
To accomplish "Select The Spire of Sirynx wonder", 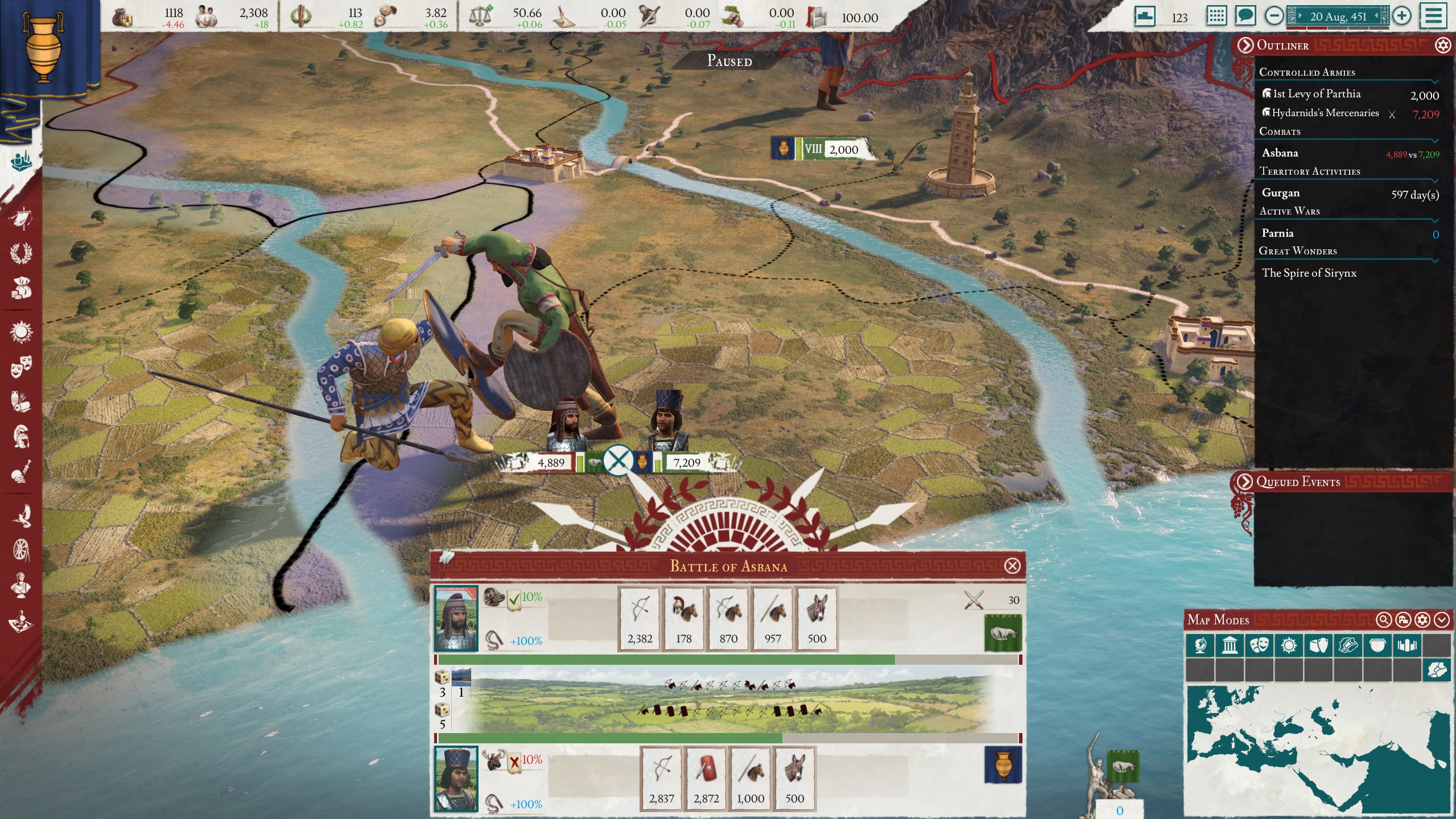I will [x=1309, y=273].
